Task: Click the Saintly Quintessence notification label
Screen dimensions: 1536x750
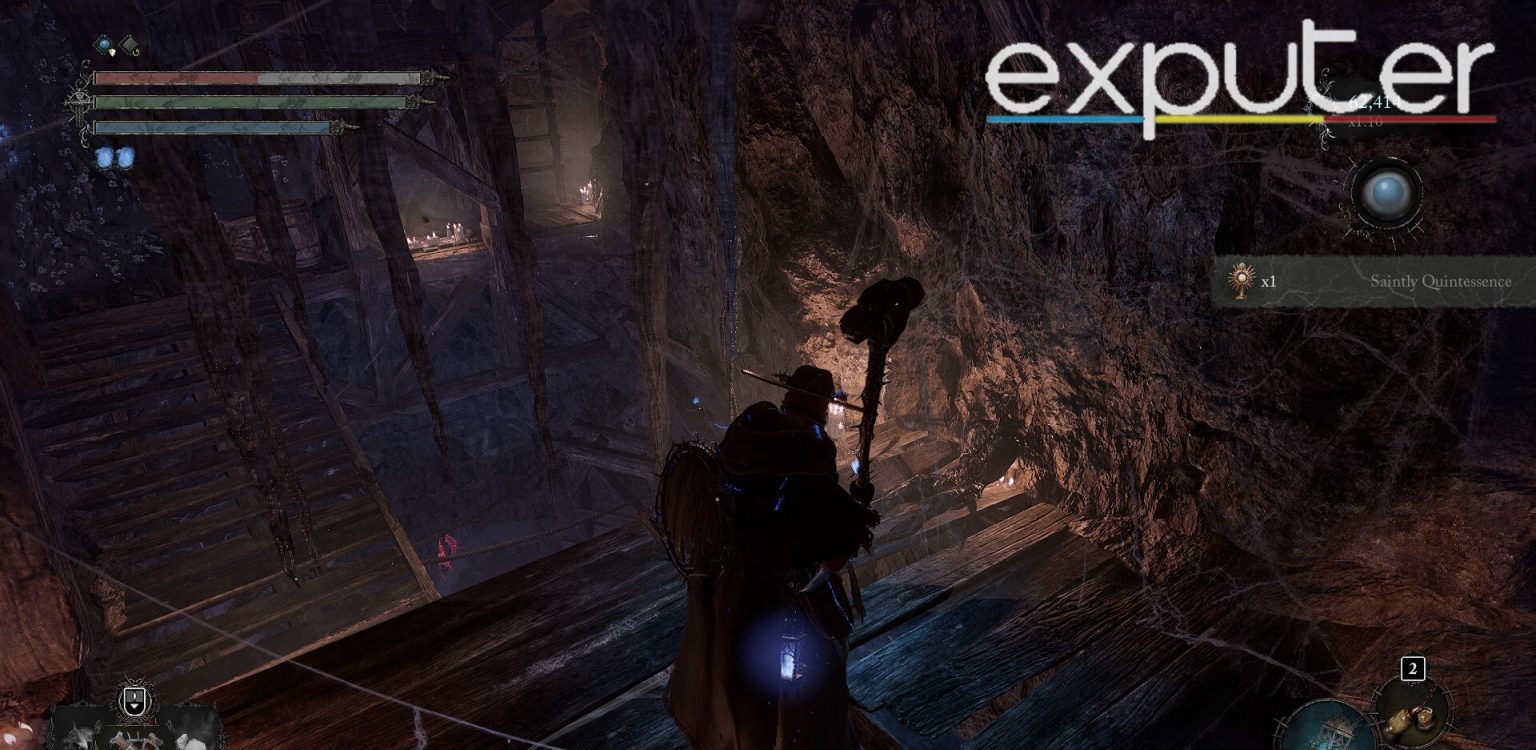Action: (x=1440, y=281)
